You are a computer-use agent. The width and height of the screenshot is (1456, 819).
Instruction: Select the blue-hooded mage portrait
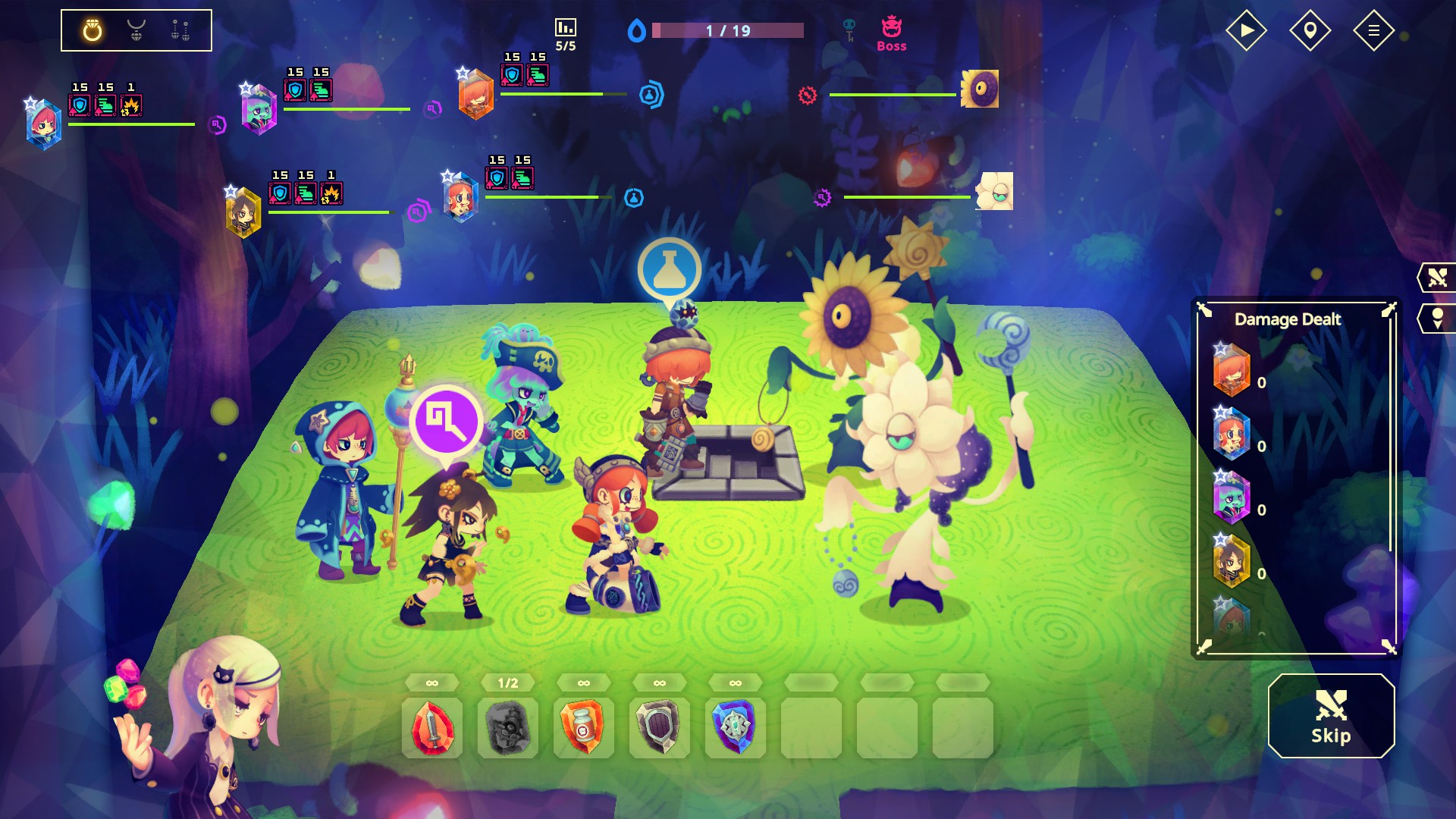[44, 125]
